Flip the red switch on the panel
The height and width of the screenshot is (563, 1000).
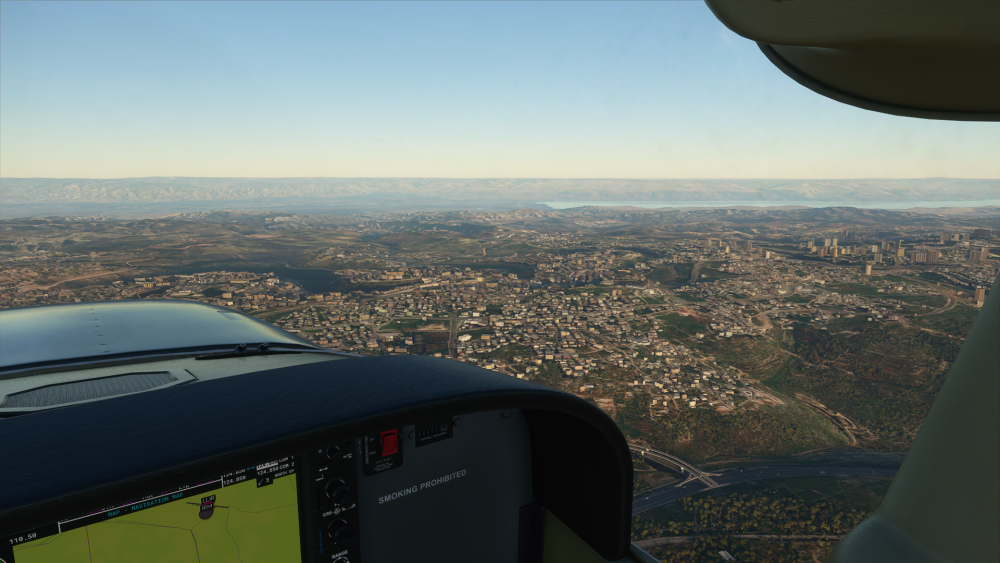(388, 443)
